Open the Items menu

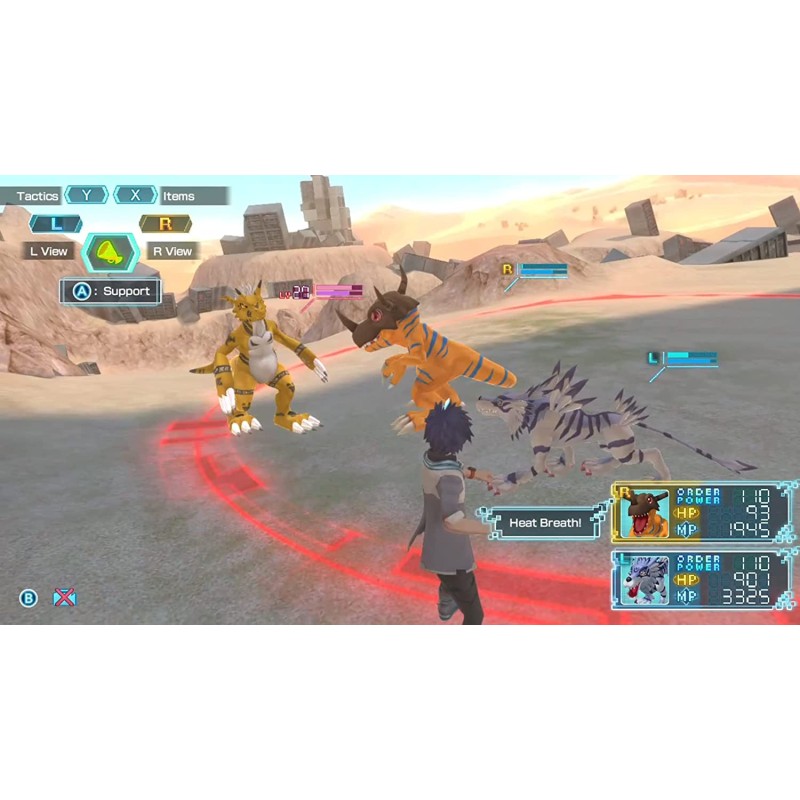[x=179, y=196]
